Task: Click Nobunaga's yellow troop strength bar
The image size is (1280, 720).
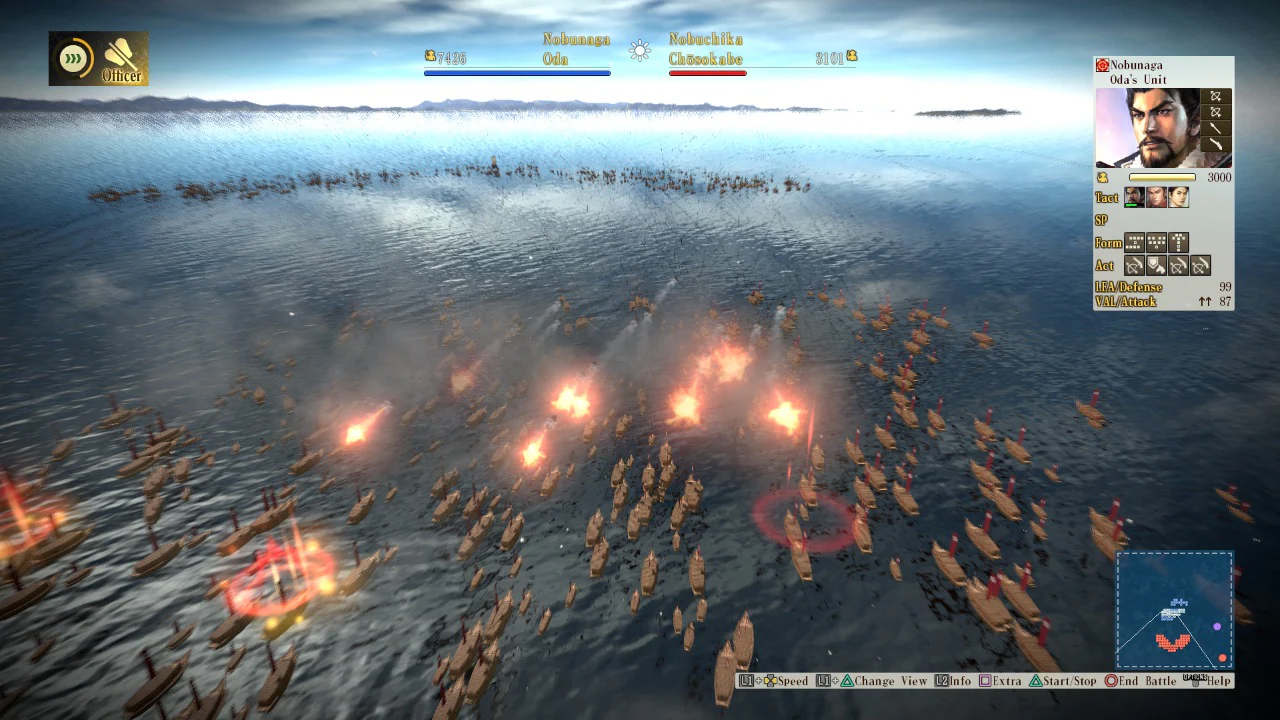Action: [x=1162, y=177]
